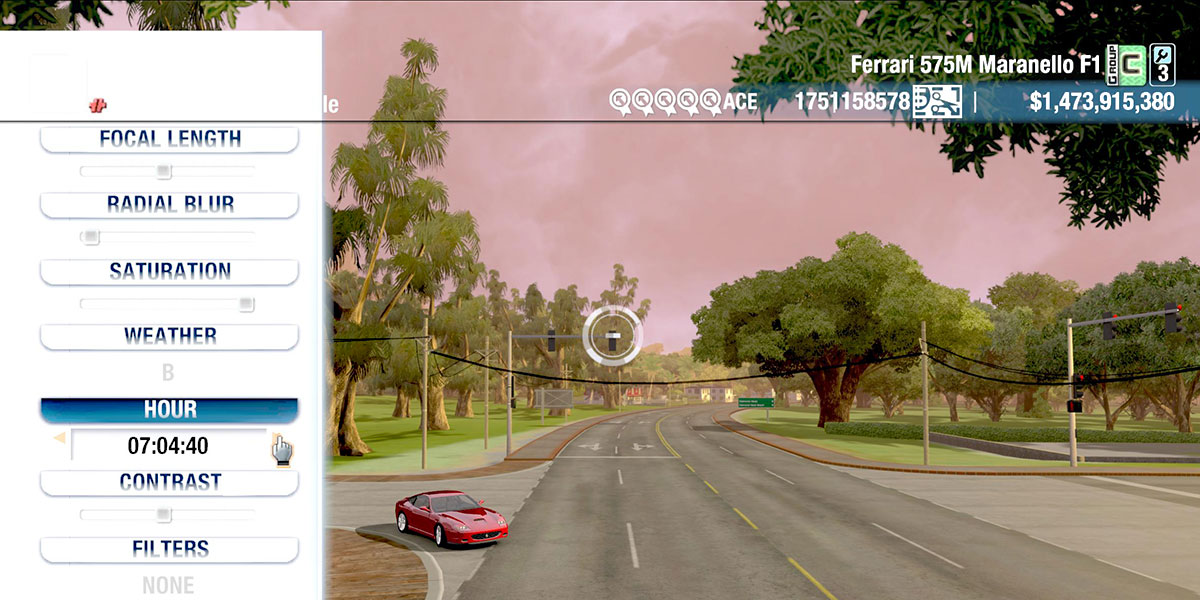Decrease the hour with left arrow
This screenshot has height=600, width=1200.
click(59, 438)
